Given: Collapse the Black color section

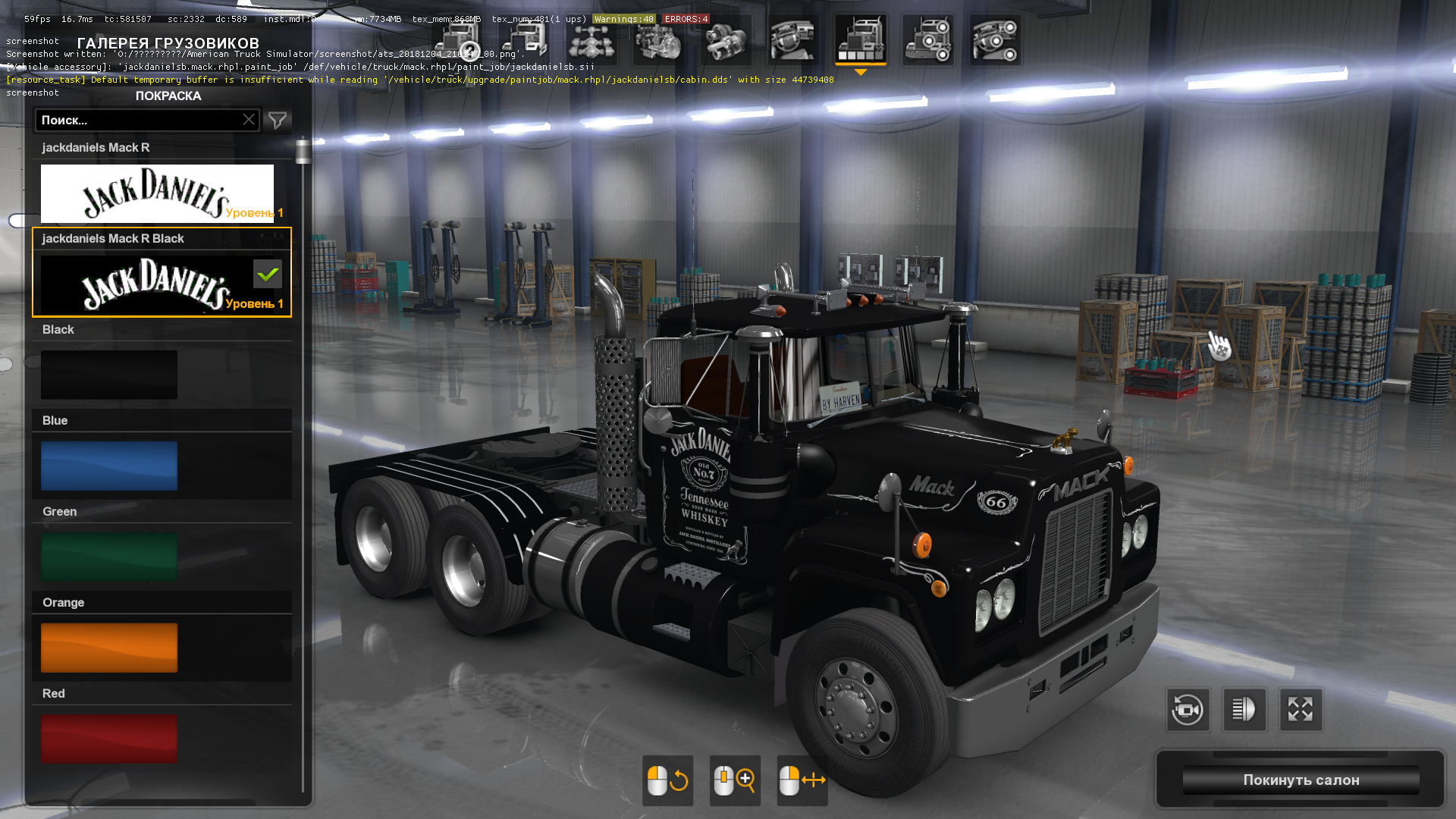Looking at the screenshot, I should coord(162,329).
